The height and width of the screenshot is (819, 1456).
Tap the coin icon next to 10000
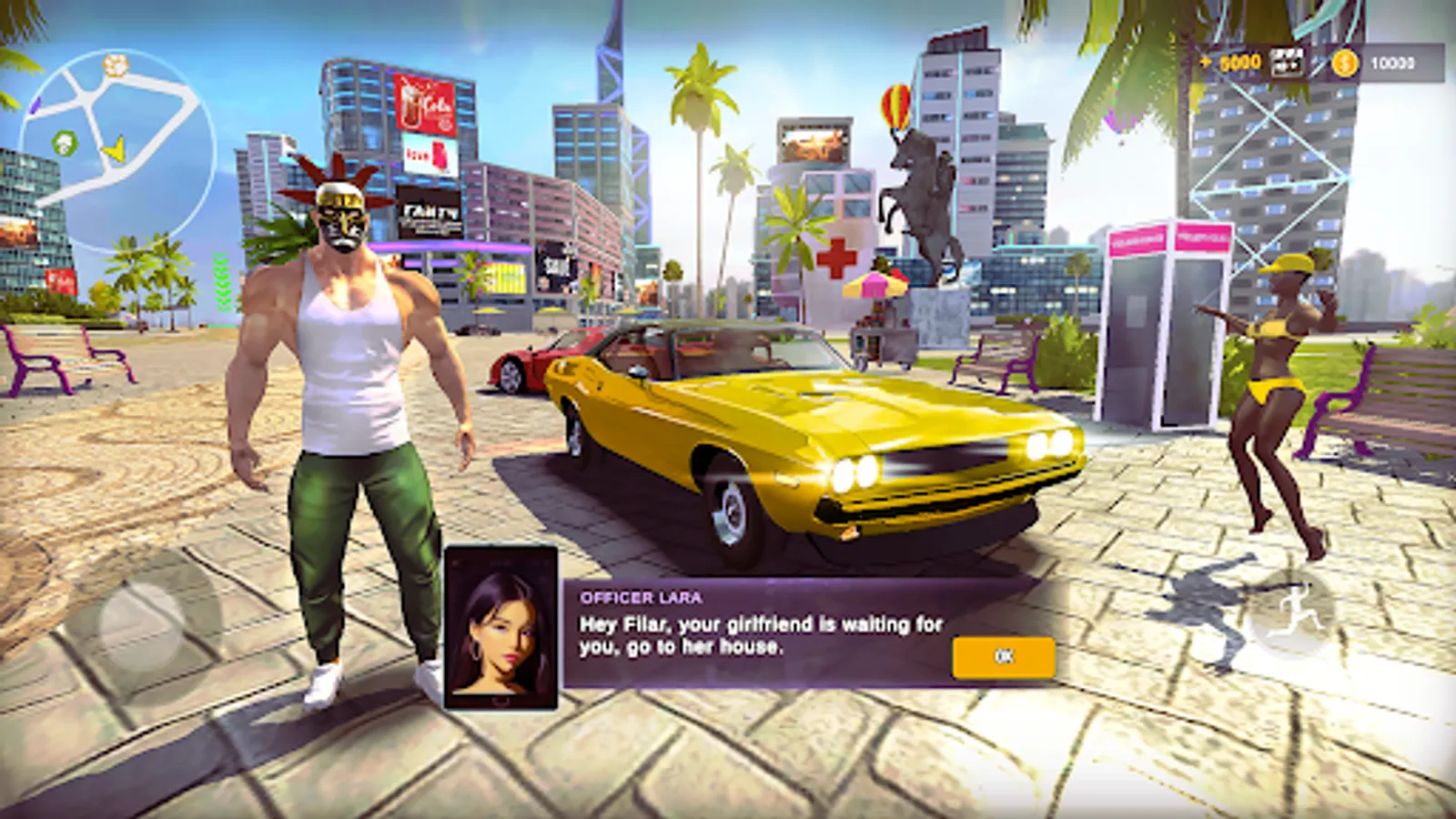point(1344,63)
